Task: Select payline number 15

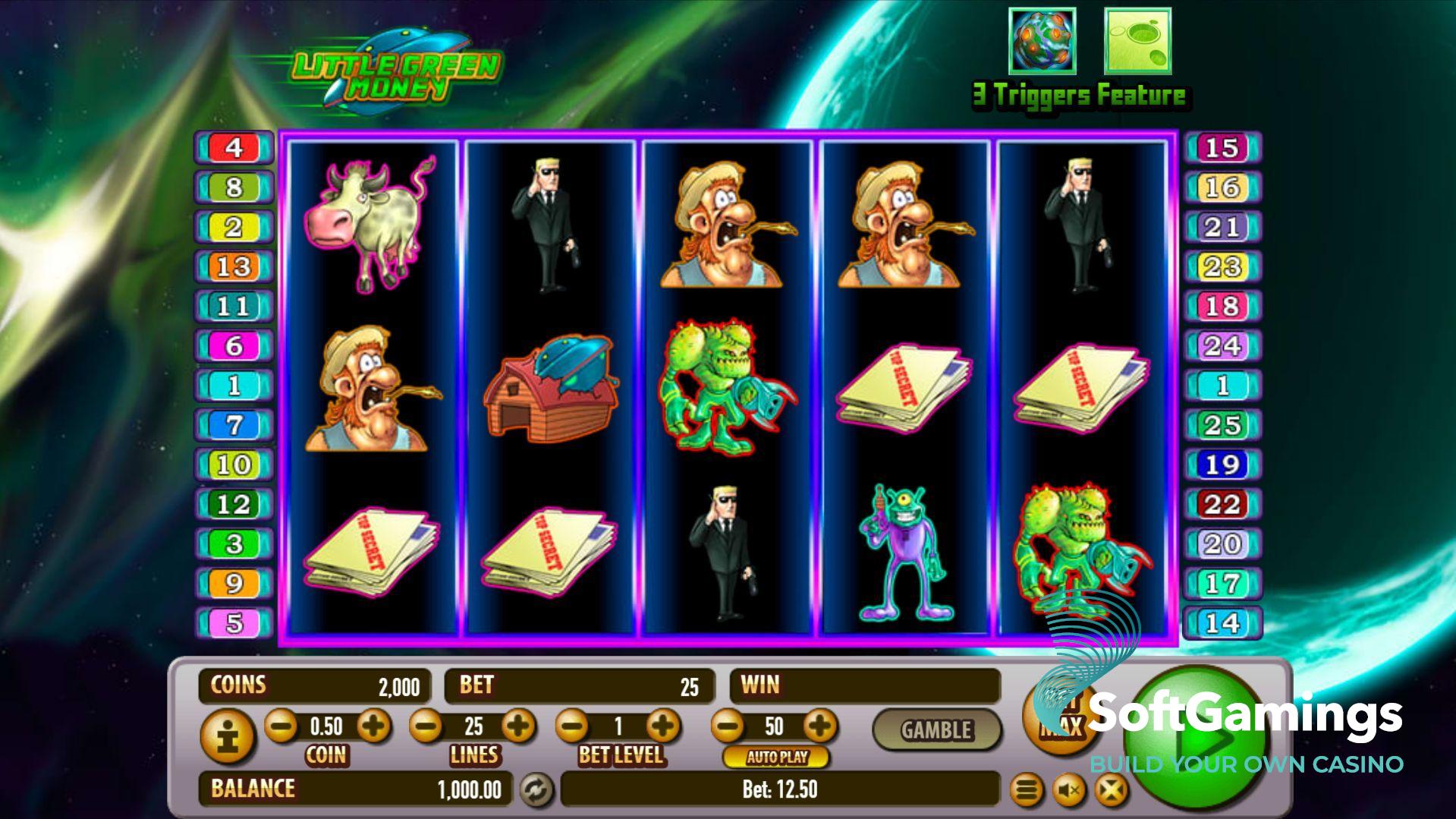Action: [x=1222, y=148]
